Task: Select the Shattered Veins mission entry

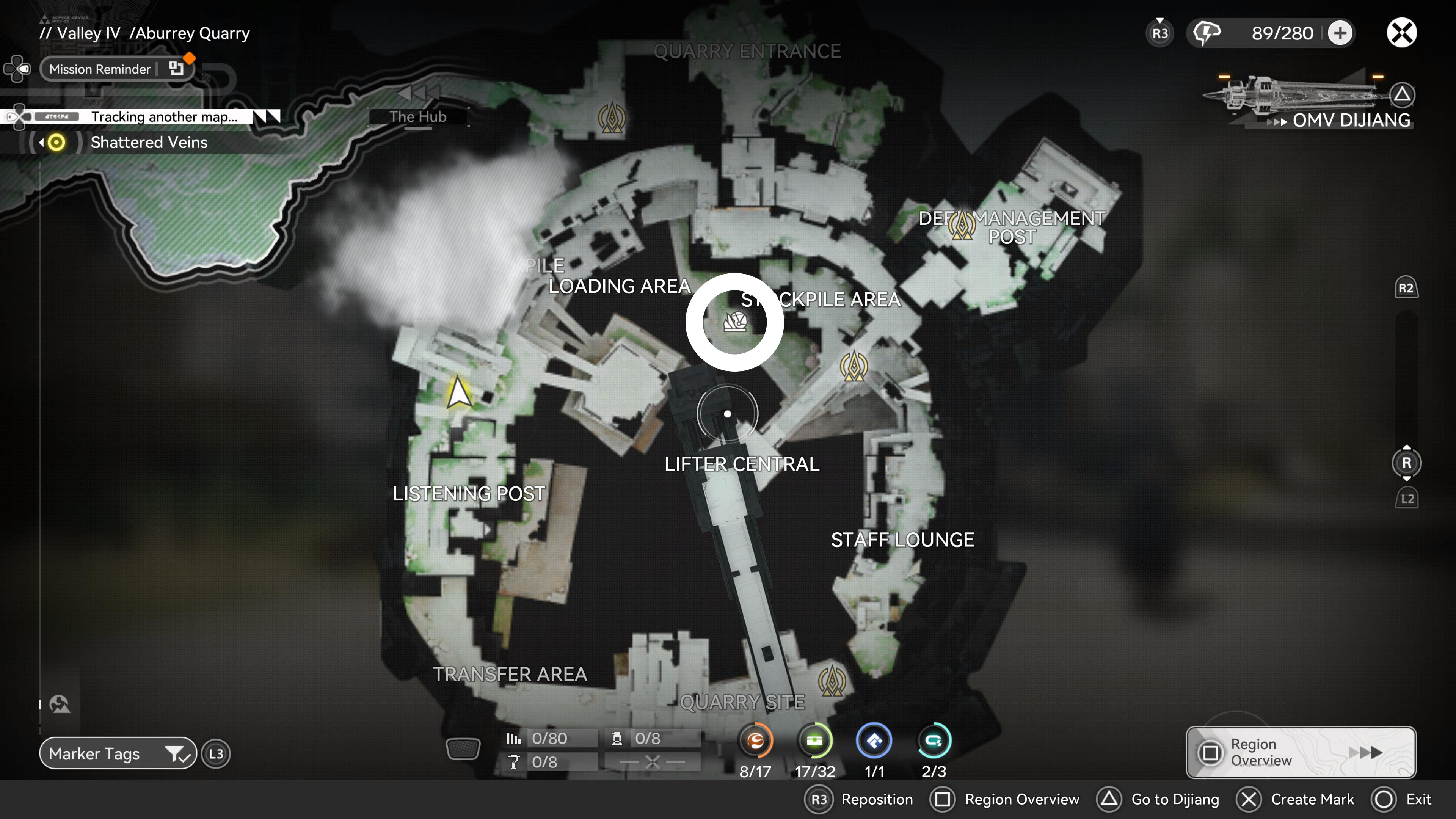Action: click(149, 142)
